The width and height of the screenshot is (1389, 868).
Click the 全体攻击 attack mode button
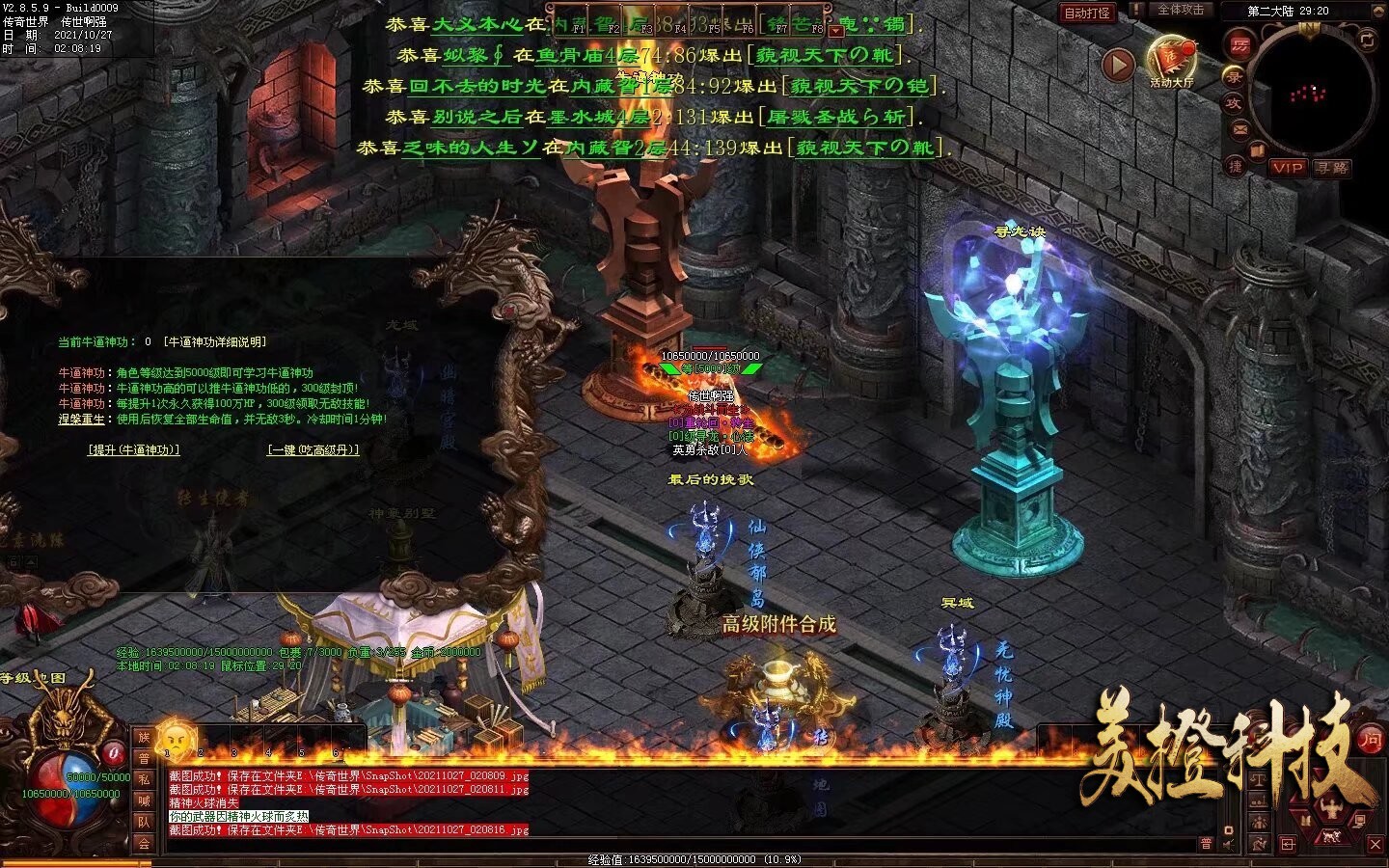coord(1180,10)
